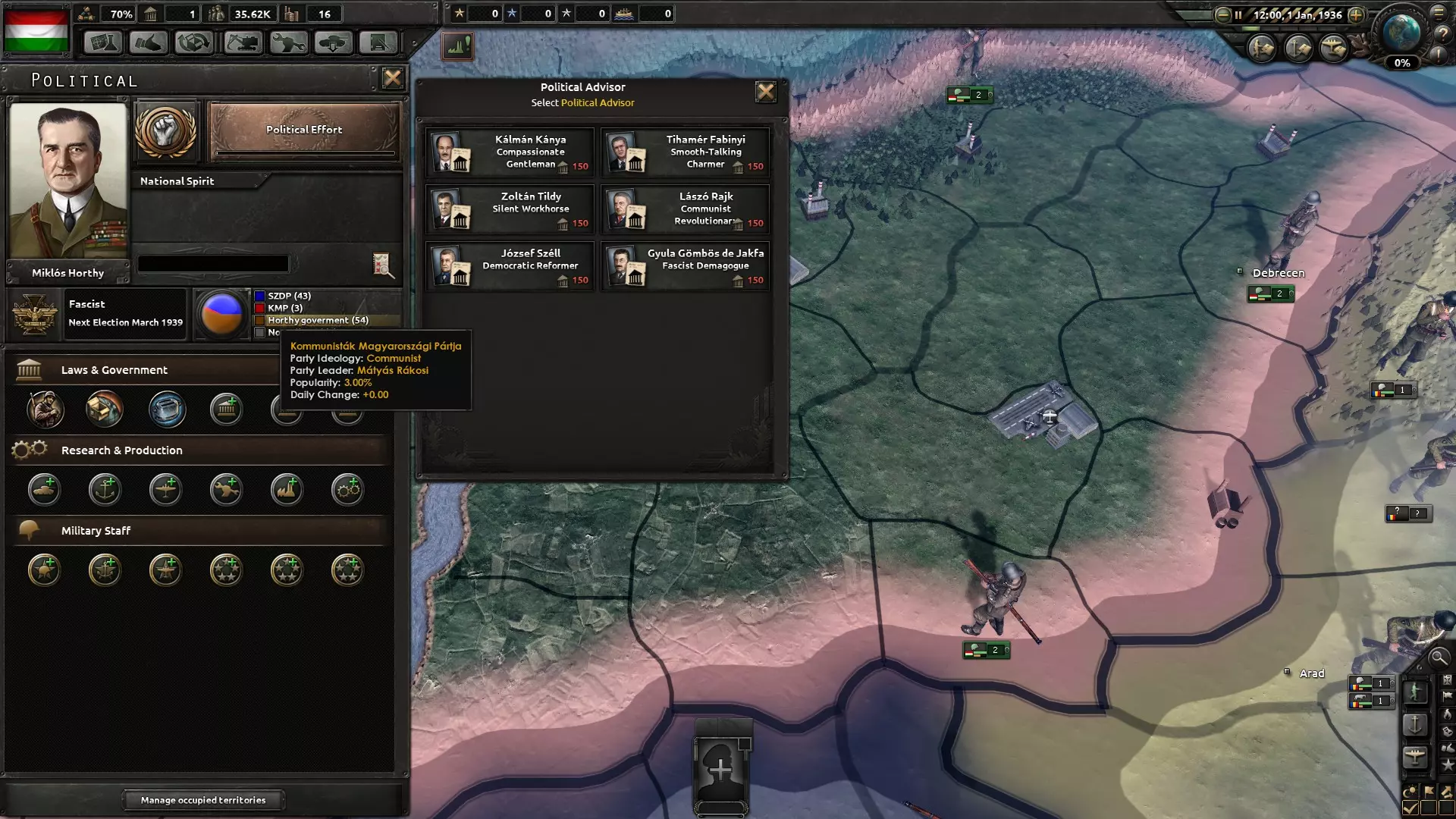Increase game speed with plus button
This screenshot has height=819, width=1456.
tap(1356, 14)
